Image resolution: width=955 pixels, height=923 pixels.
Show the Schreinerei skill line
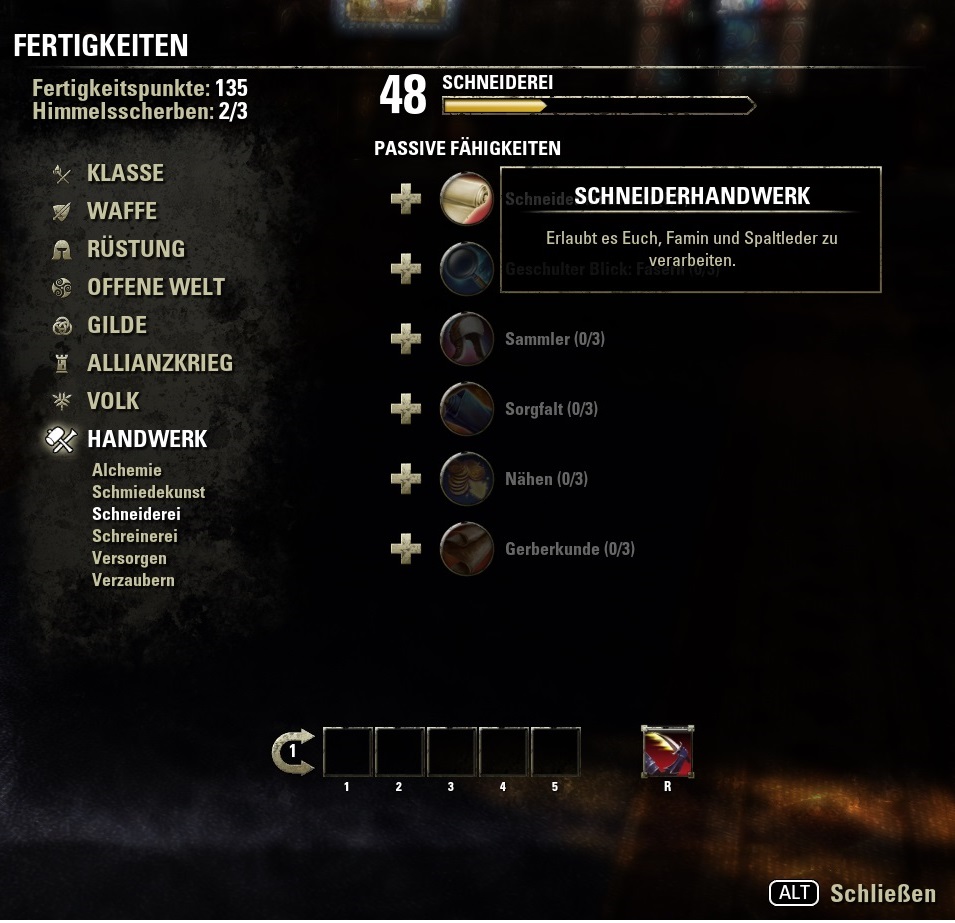134,536
